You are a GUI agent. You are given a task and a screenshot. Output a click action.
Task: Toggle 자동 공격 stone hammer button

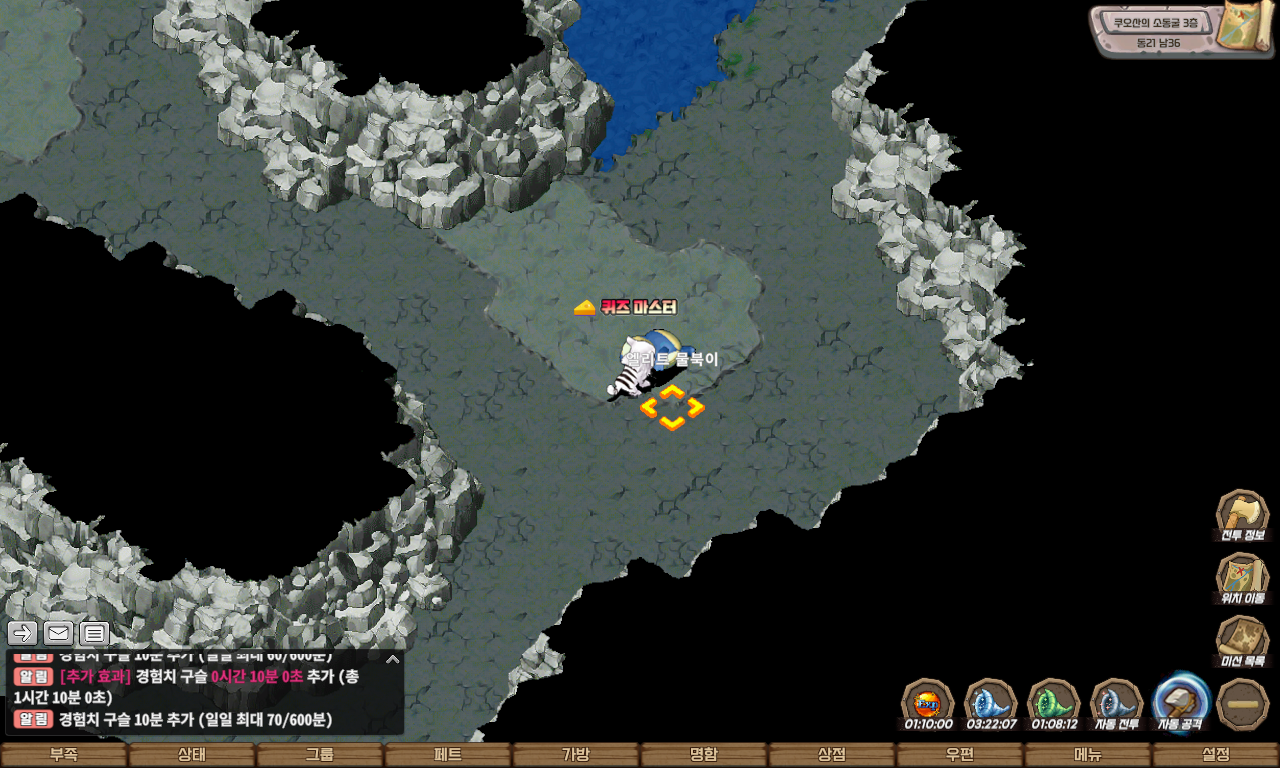pos(1181,702)
